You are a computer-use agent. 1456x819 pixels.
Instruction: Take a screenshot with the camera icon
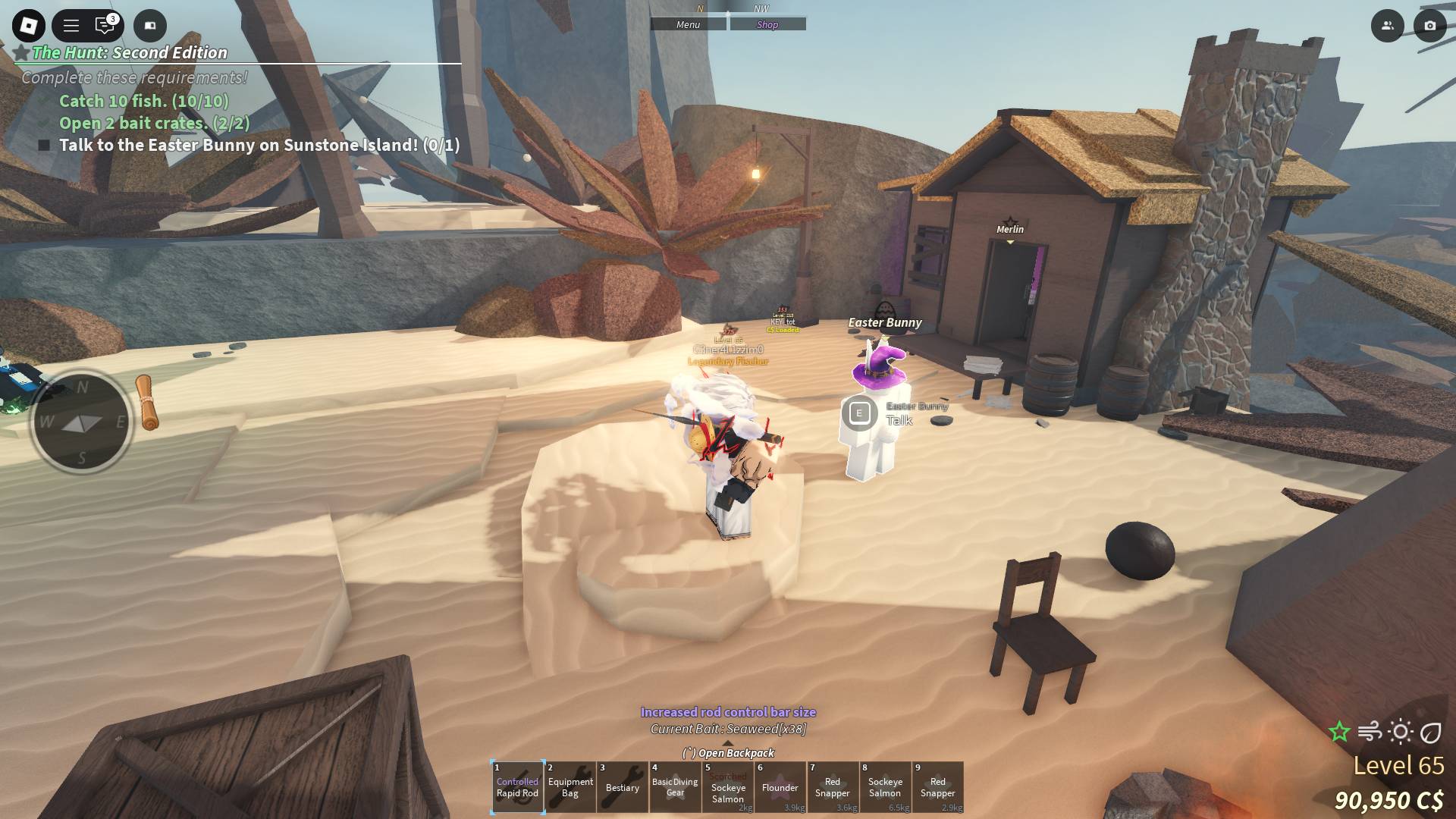tap(1429, 26)
